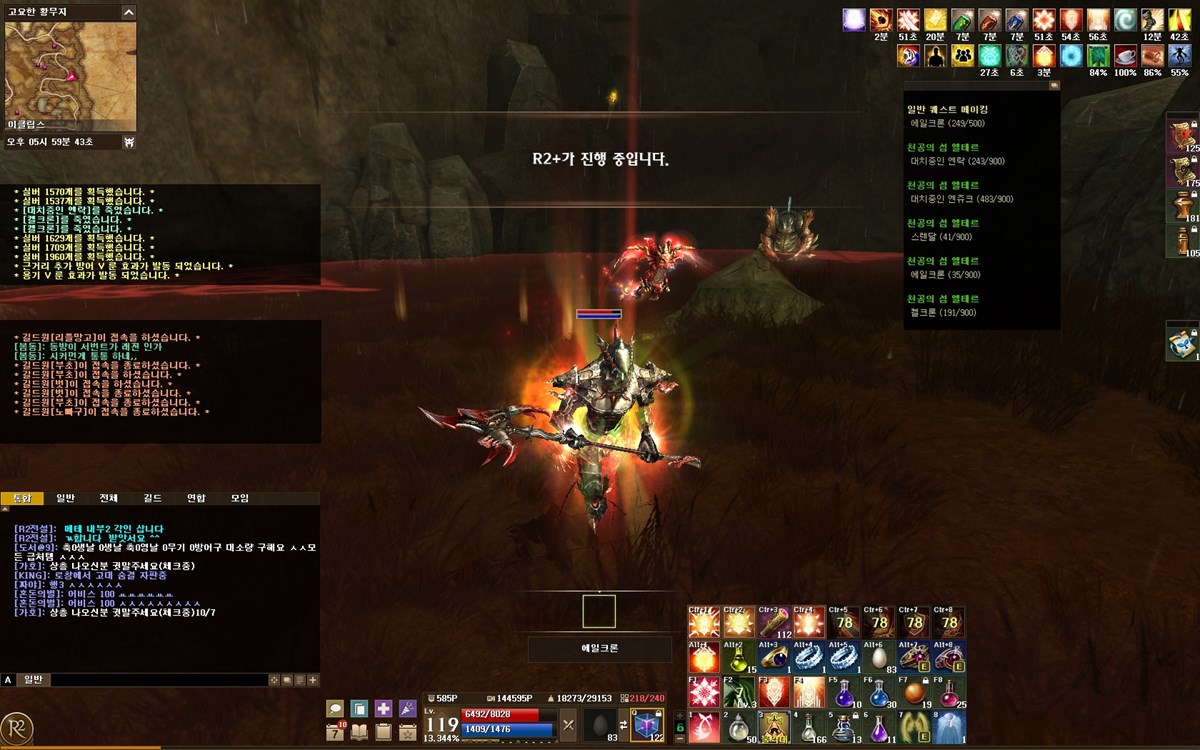
Task: Use the Ctr+3 purple scroll item
Action: (x=773, y=622)
